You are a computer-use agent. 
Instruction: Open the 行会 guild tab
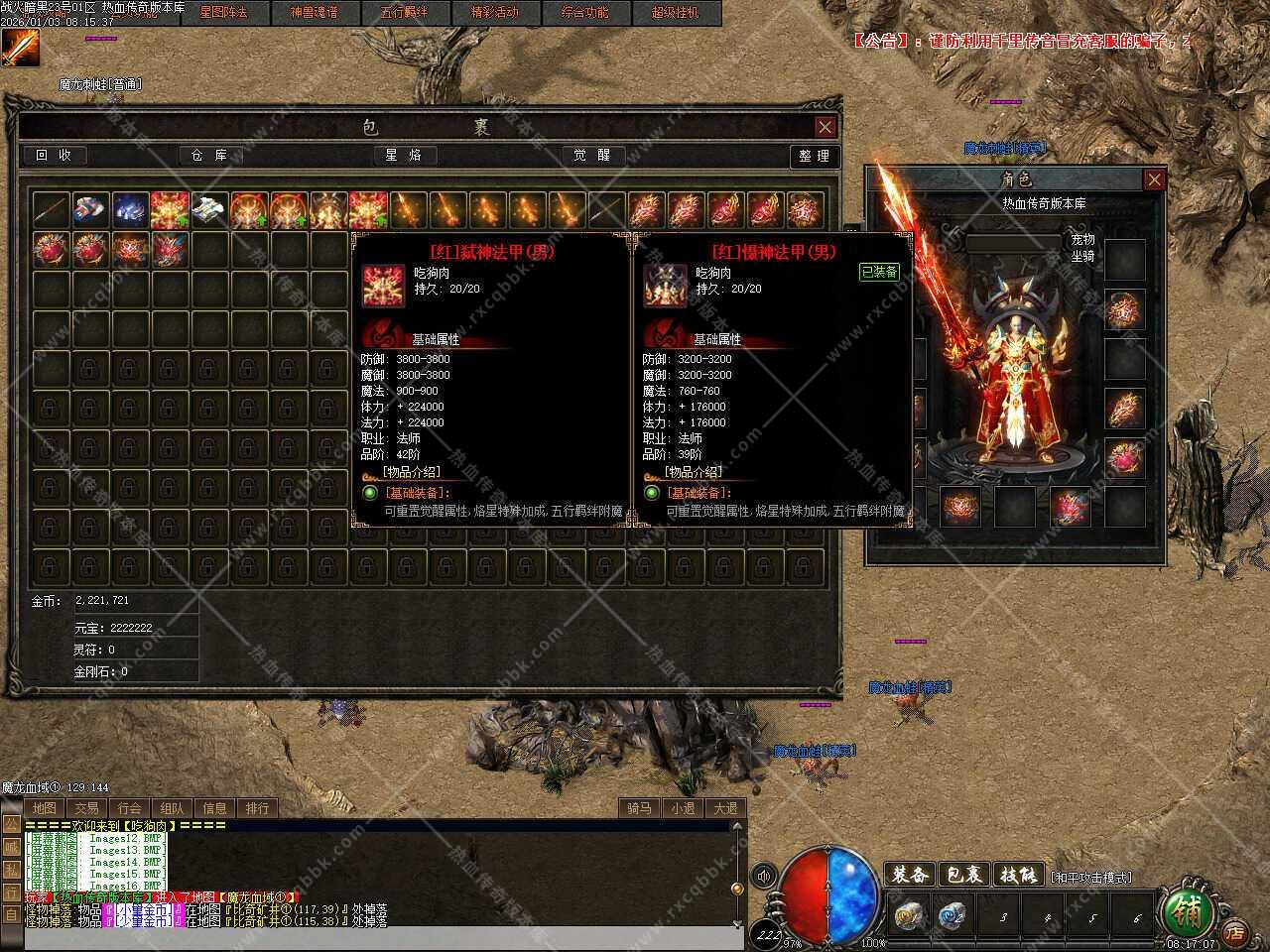[129, 808]
